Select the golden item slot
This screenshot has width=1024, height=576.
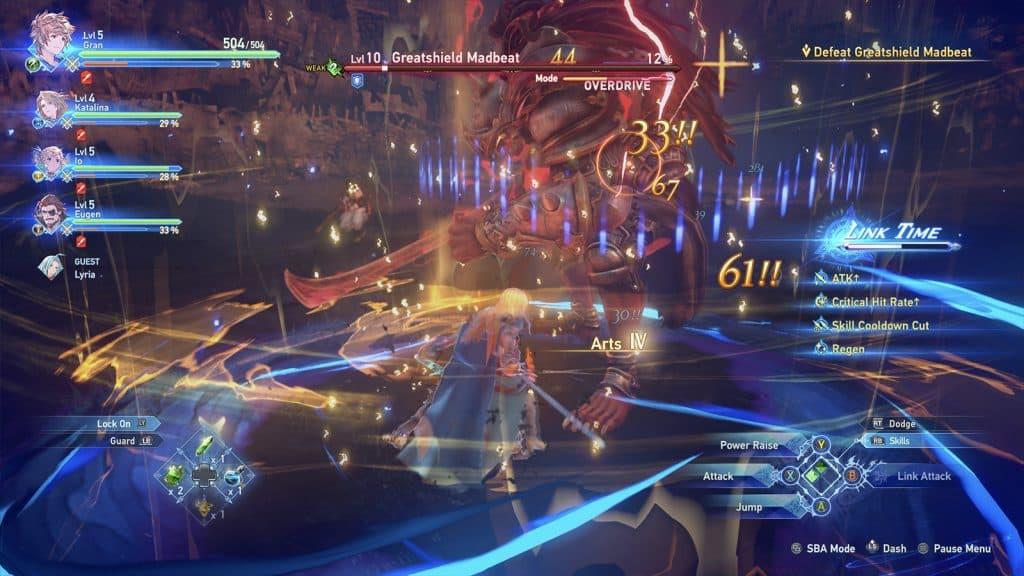click(205, 506)
